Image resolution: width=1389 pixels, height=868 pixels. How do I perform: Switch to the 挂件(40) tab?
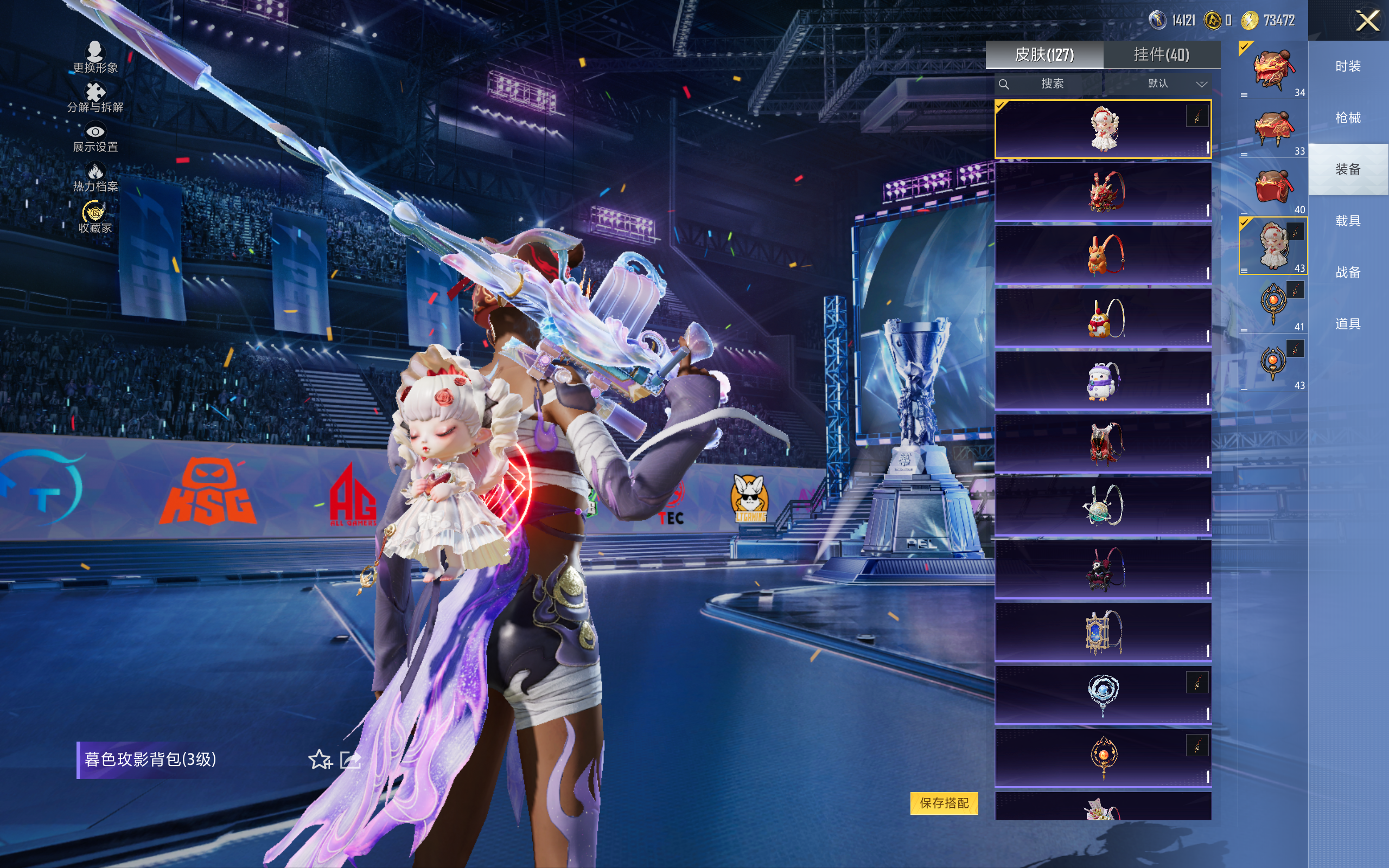point(1161,55)
